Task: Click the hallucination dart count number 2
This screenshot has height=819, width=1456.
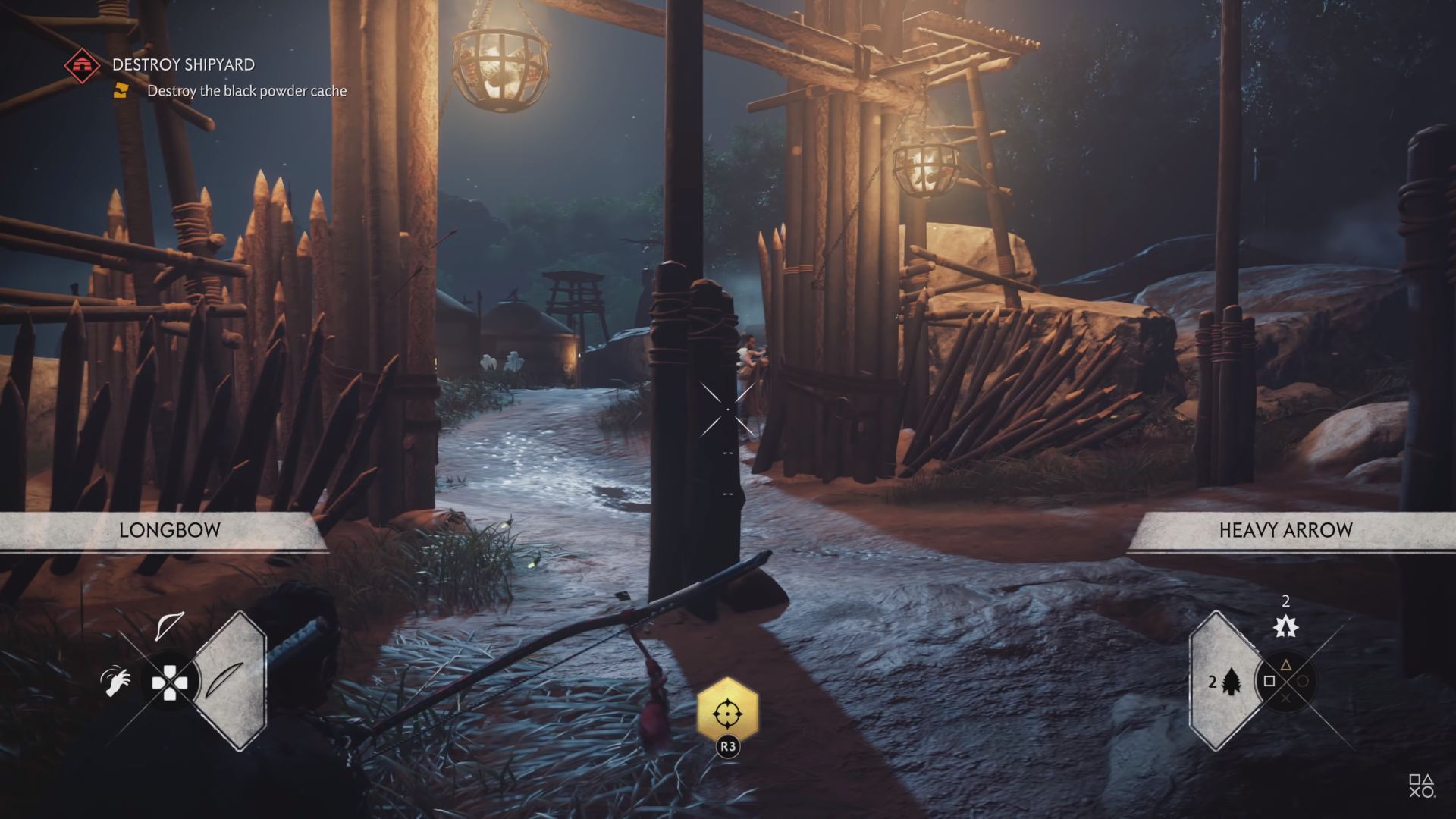Action: point(1285,600)
